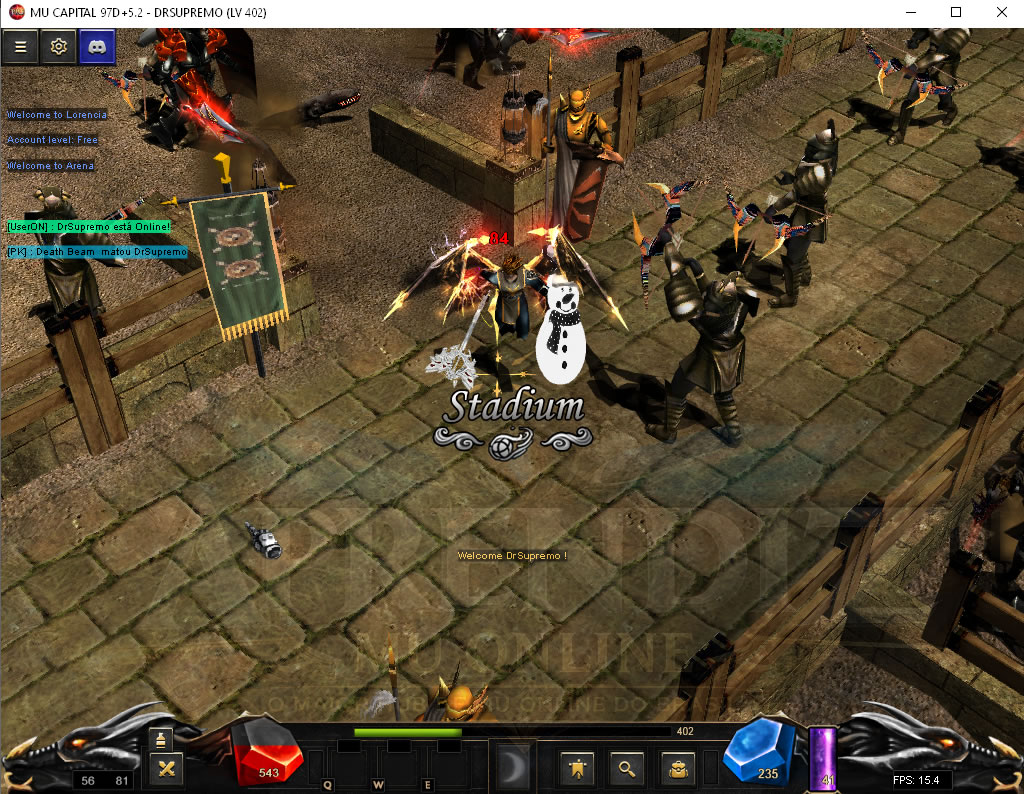The width and height of the screenshot is (1024, 794).
Task: Click the Discord button
Action: point(97,46)
